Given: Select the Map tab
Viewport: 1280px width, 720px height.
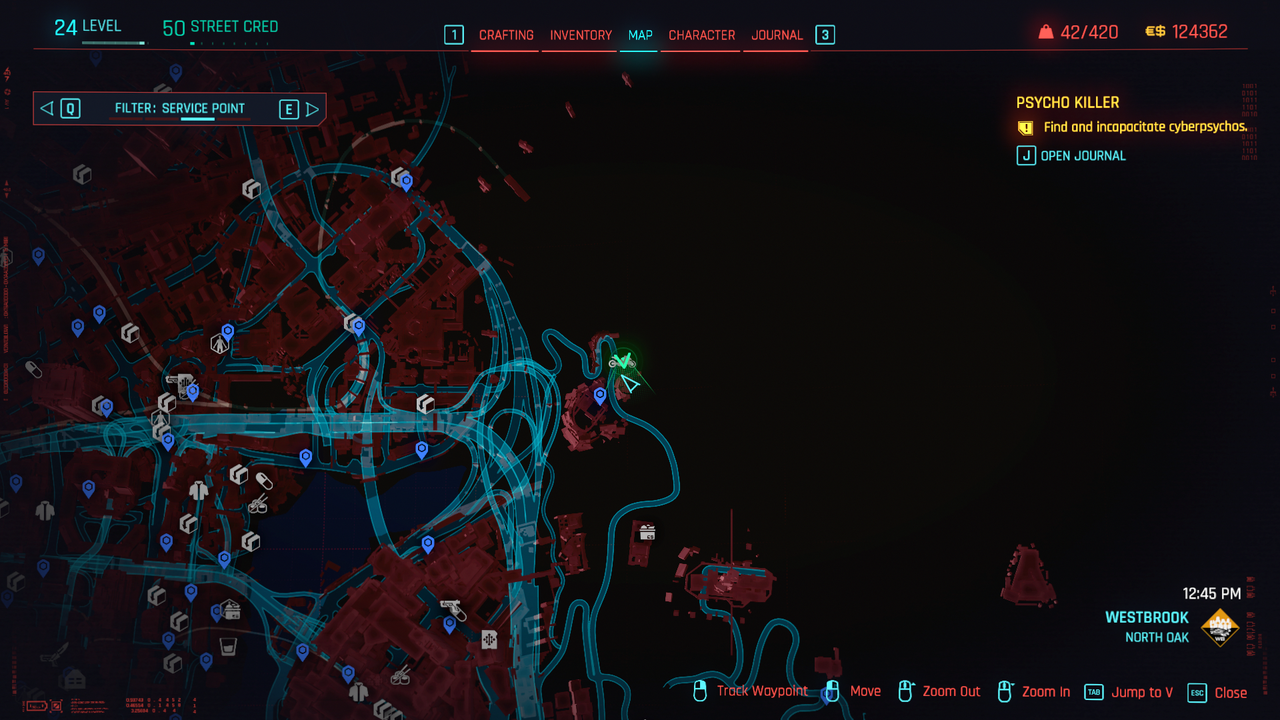Looking at the screenshot, I should (x=640, y=35).
